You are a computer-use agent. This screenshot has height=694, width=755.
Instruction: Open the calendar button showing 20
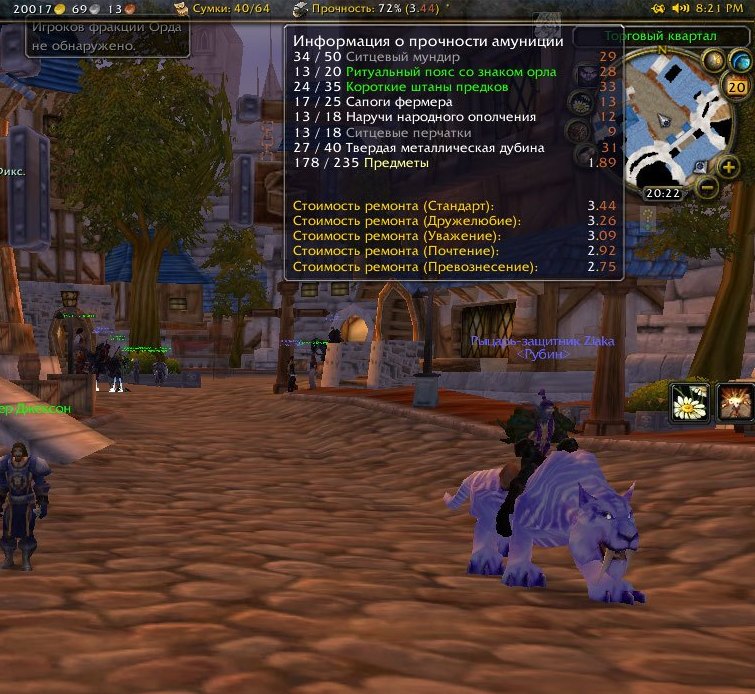click(x=738, y=87)
